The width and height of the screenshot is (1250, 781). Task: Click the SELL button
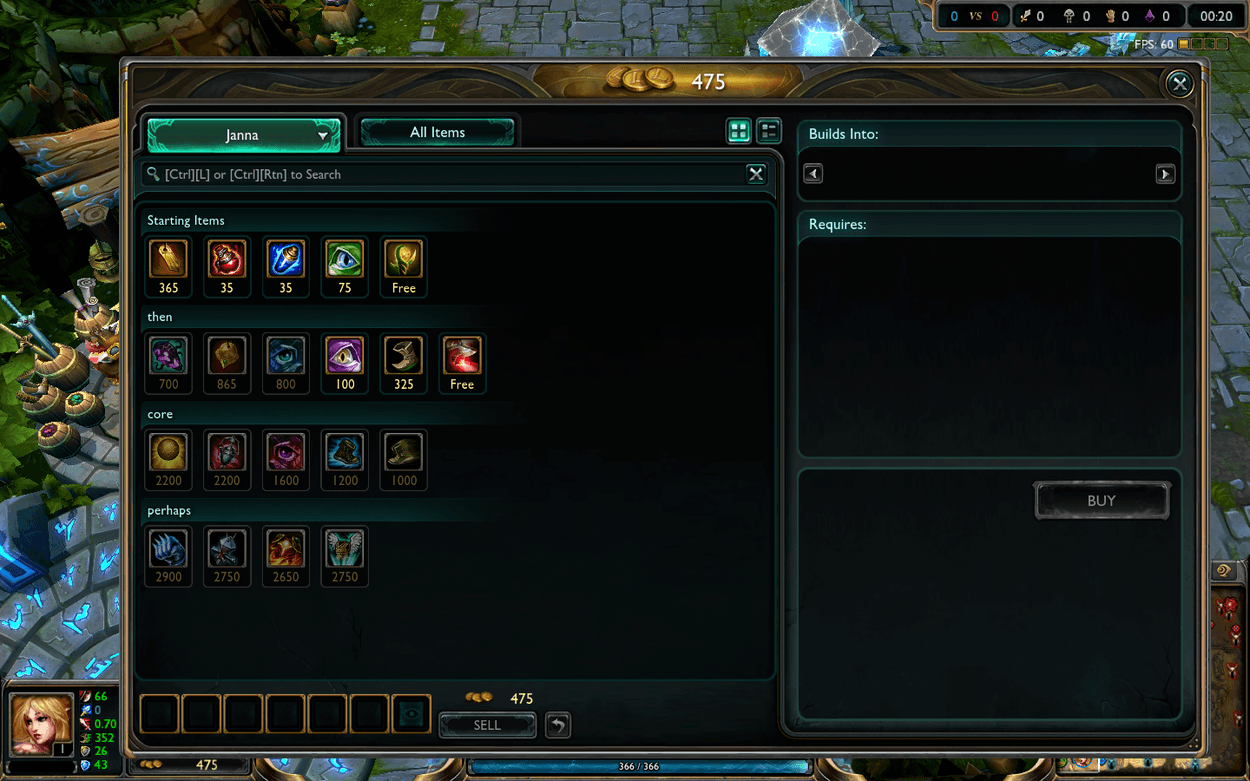[x=487, y=725]
